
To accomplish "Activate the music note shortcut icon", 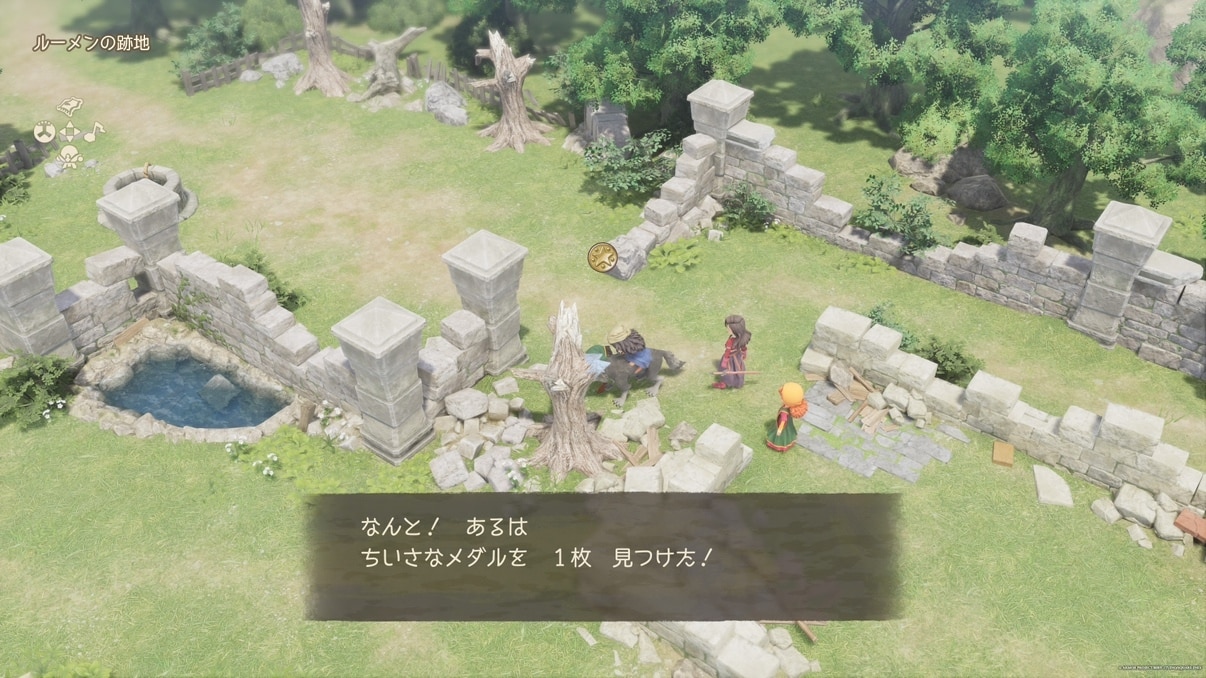I will pos(93,132).
